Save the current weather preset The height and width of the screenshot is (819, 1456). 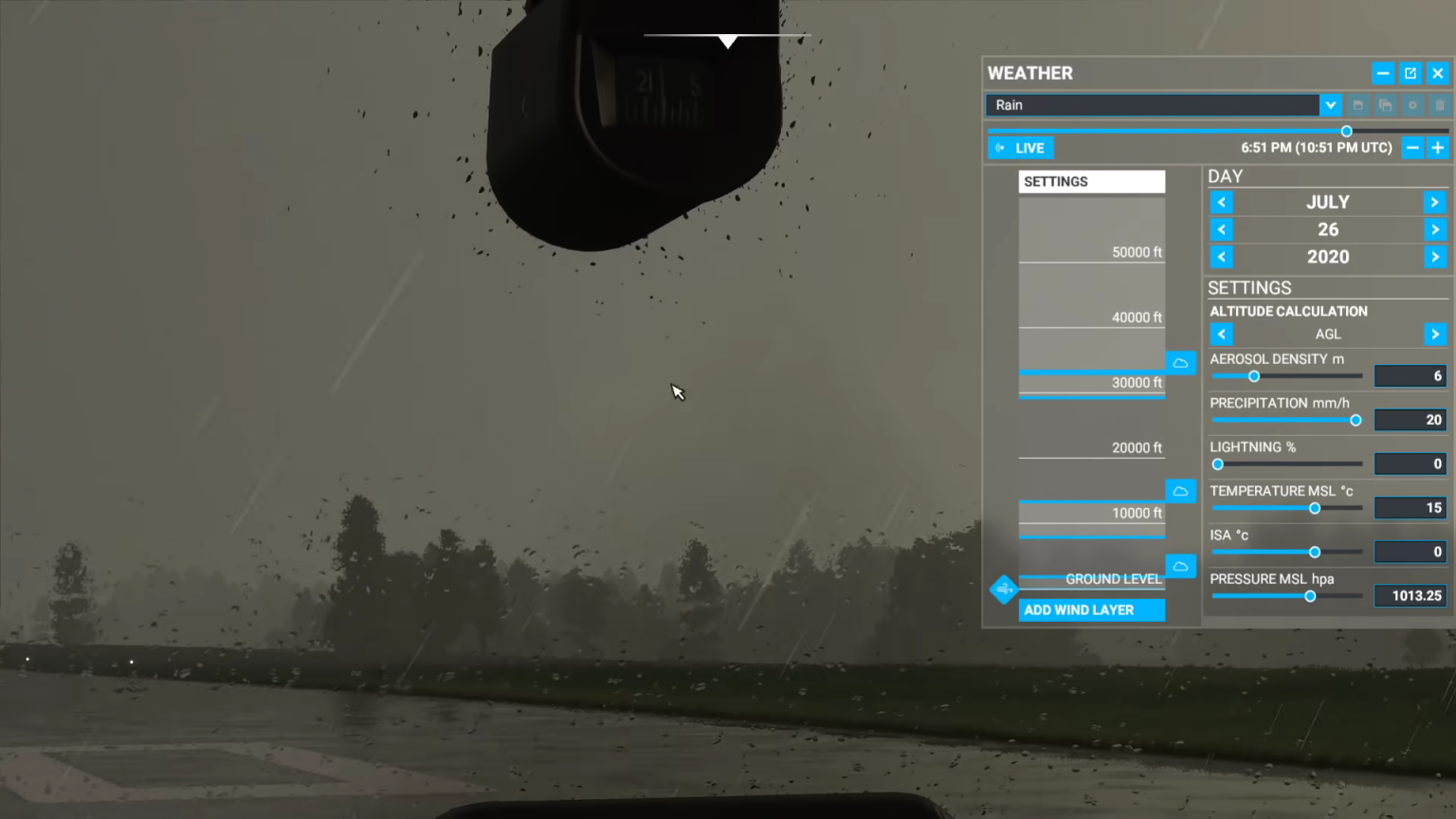click(1358, 105)
